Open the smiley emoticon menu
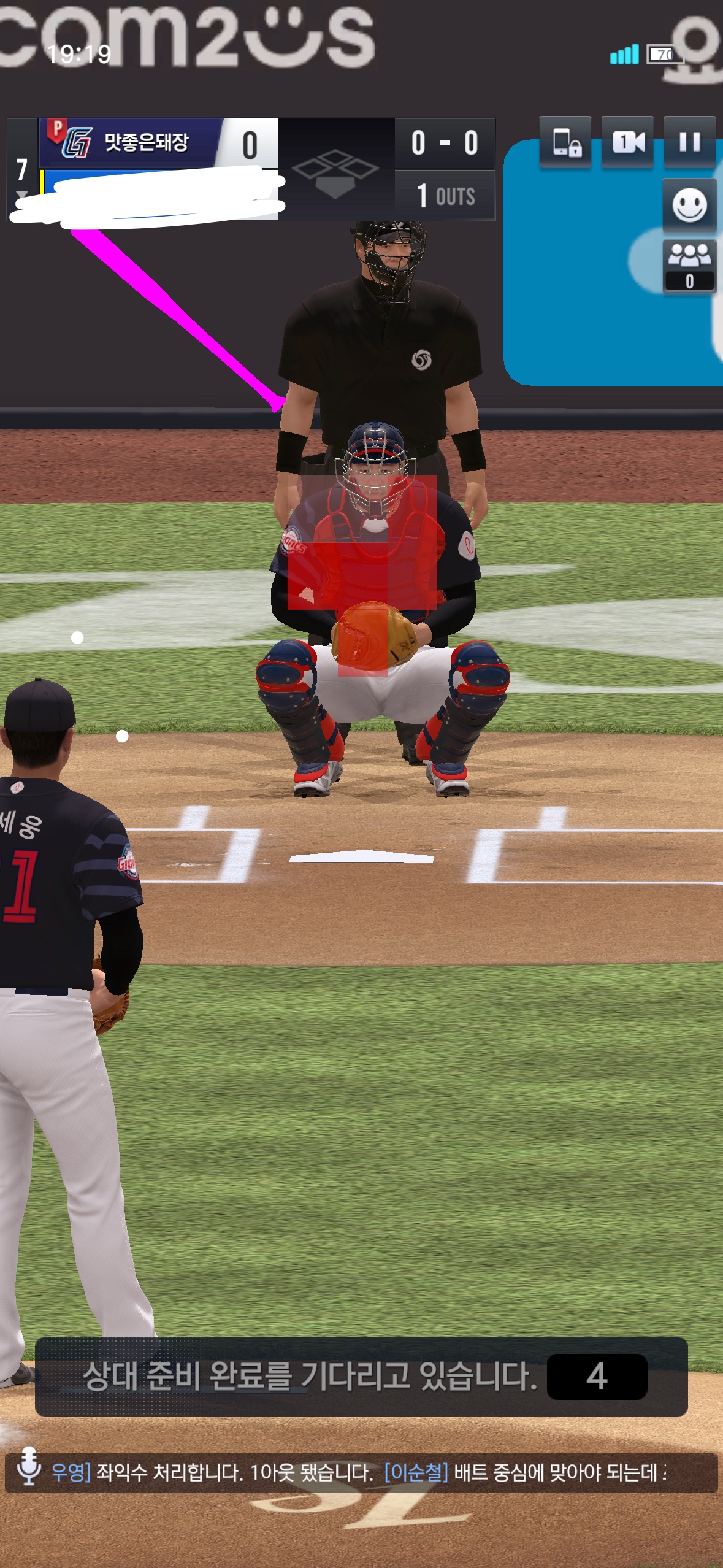 (689, 206)
